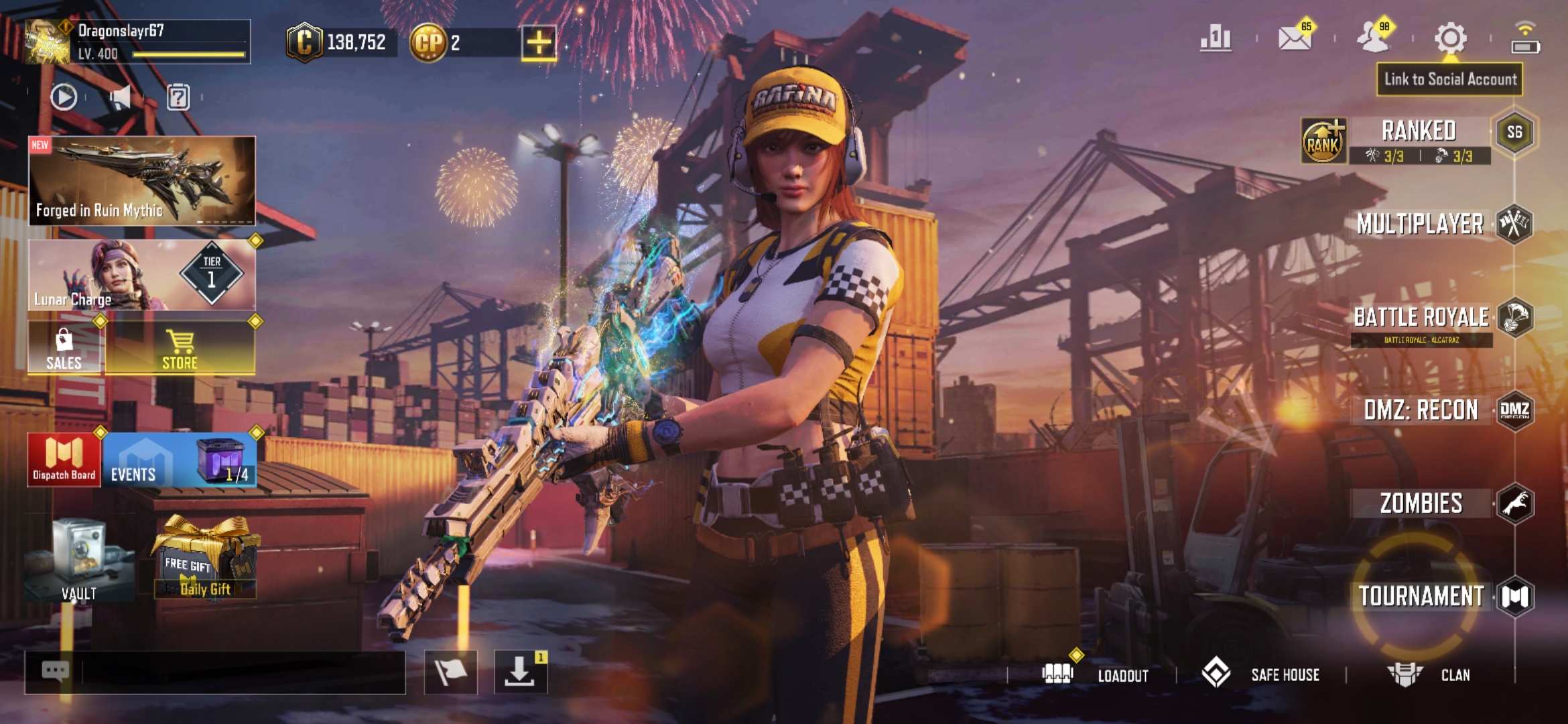Select the Multiplayer mode
The image size is (1568, 724).
click(1420, 224)
